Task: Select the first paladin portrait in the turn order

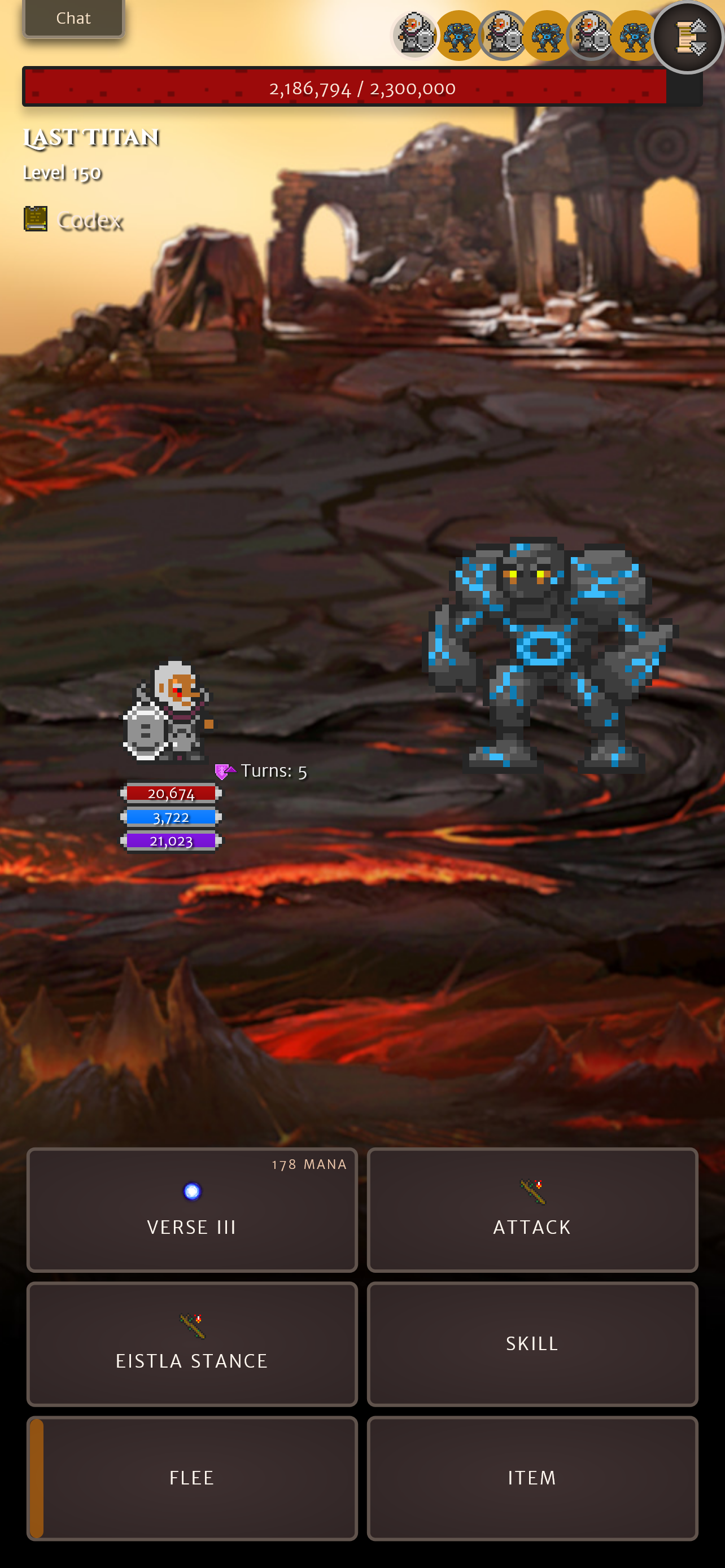Action: 416,34
